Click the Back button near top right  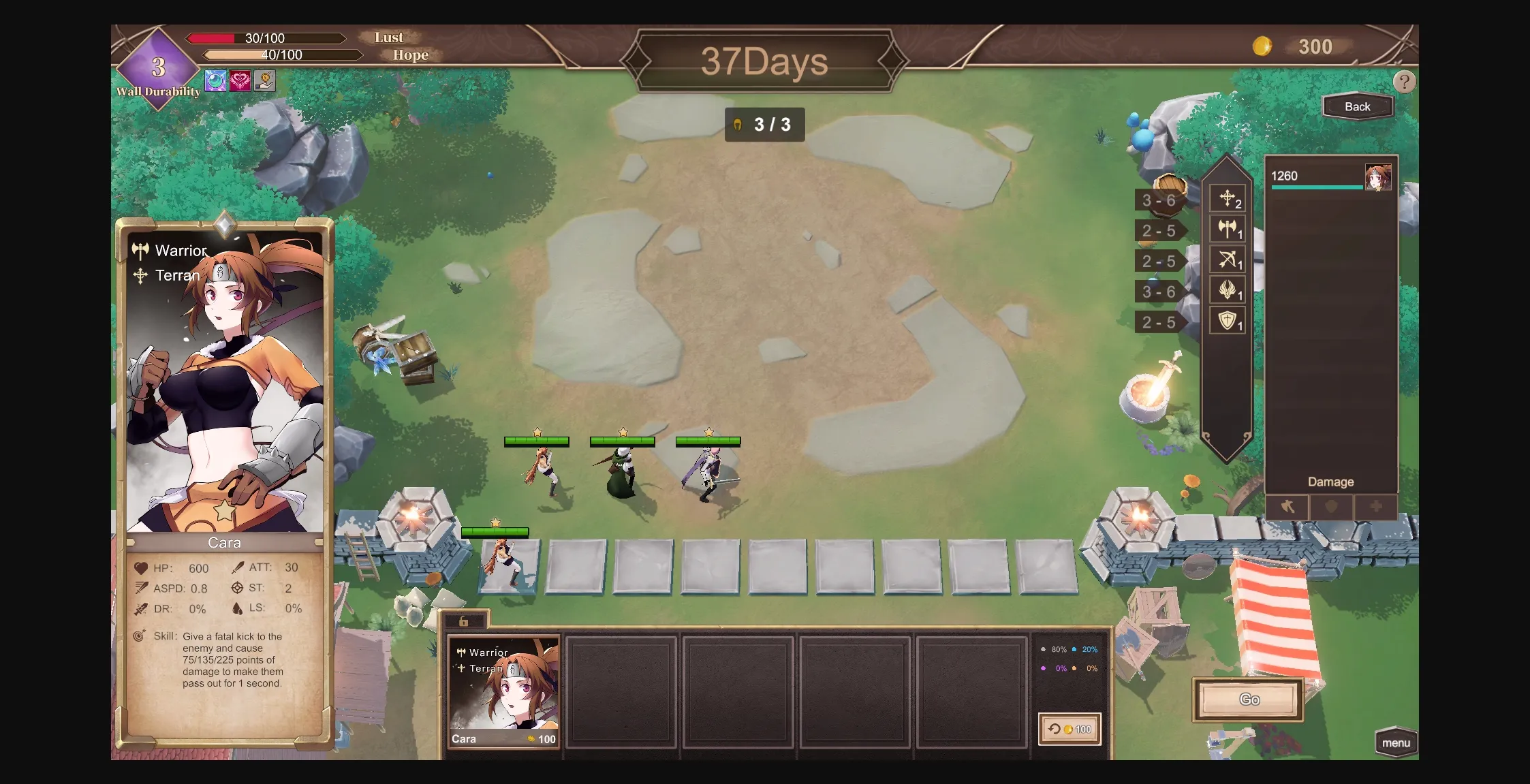pos(1358,106)
